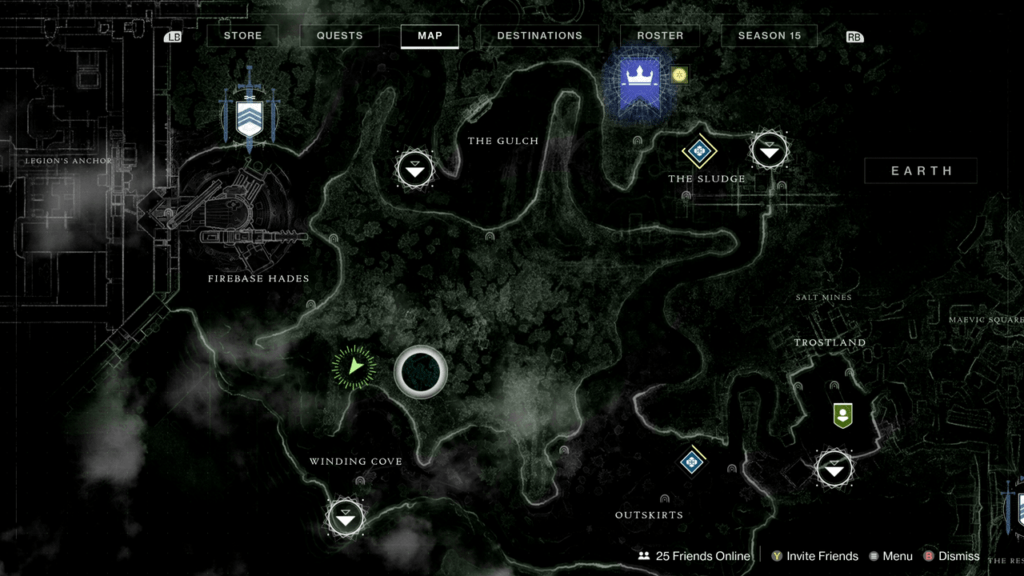Select the green vendor icon in Trostland
Viewport: 1024px width, 576px height.
tap(842, 415)
